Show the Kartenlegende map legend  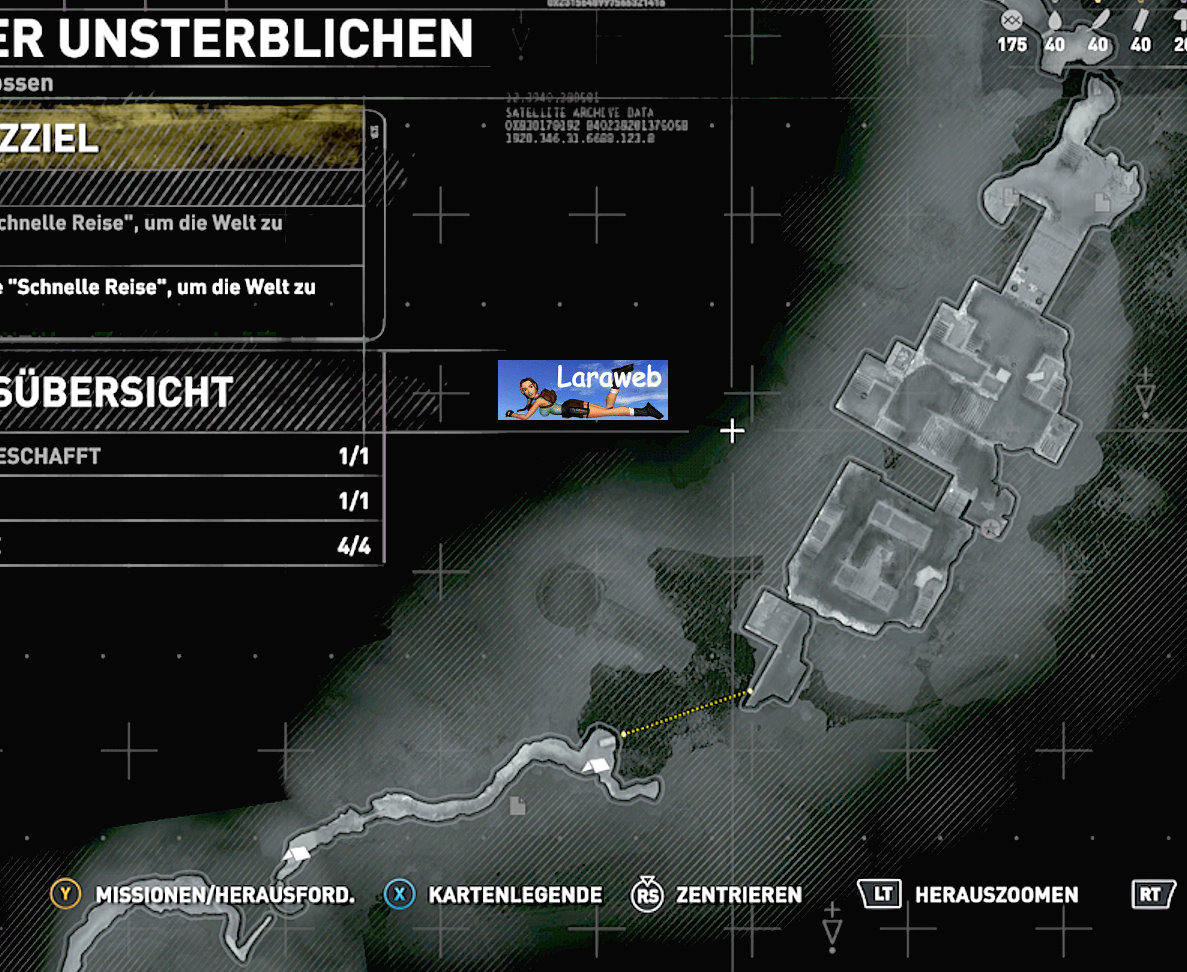(x=514, y=895)
